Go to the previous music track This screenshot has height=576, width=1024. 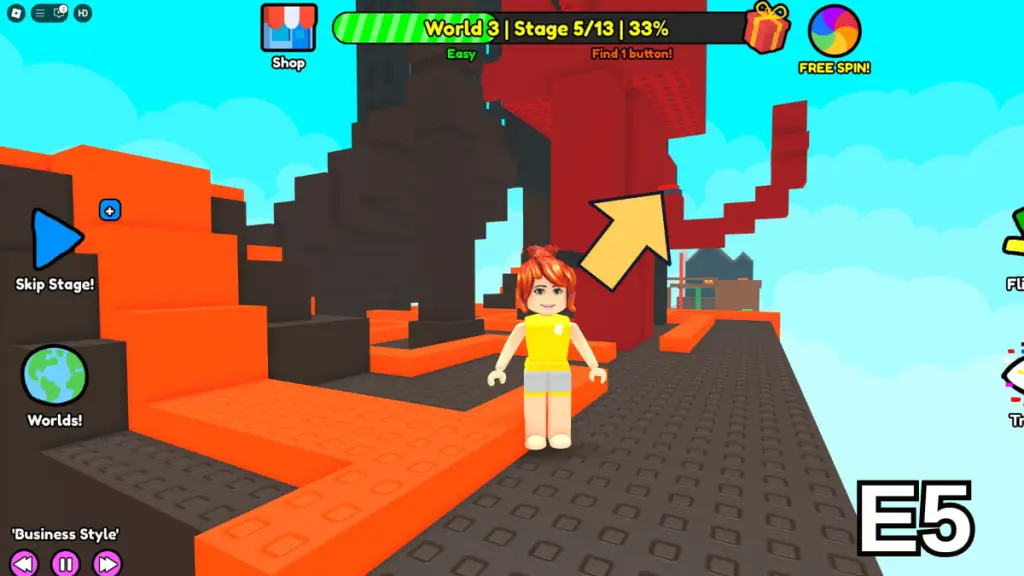point(24,563)
